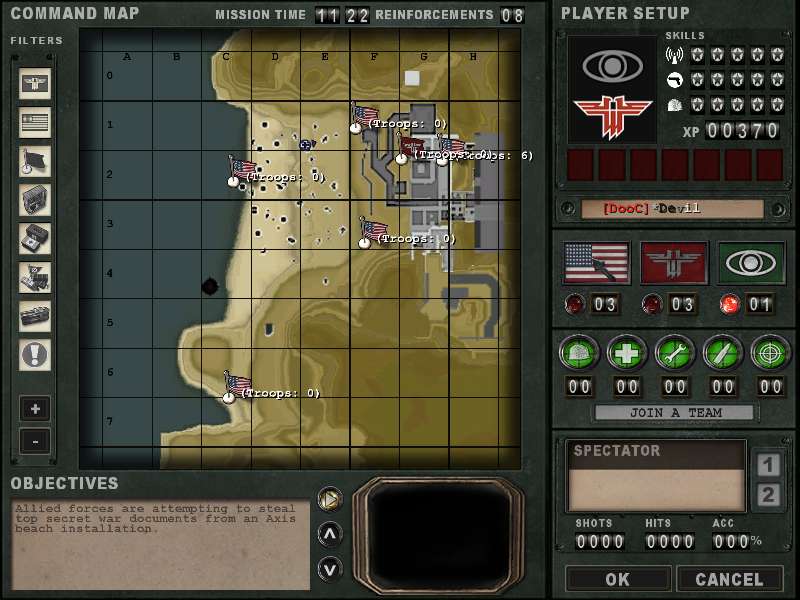Zoom out the command map with minus
The width and height of the screenshot is (800, 600).
tap(35, 440)
